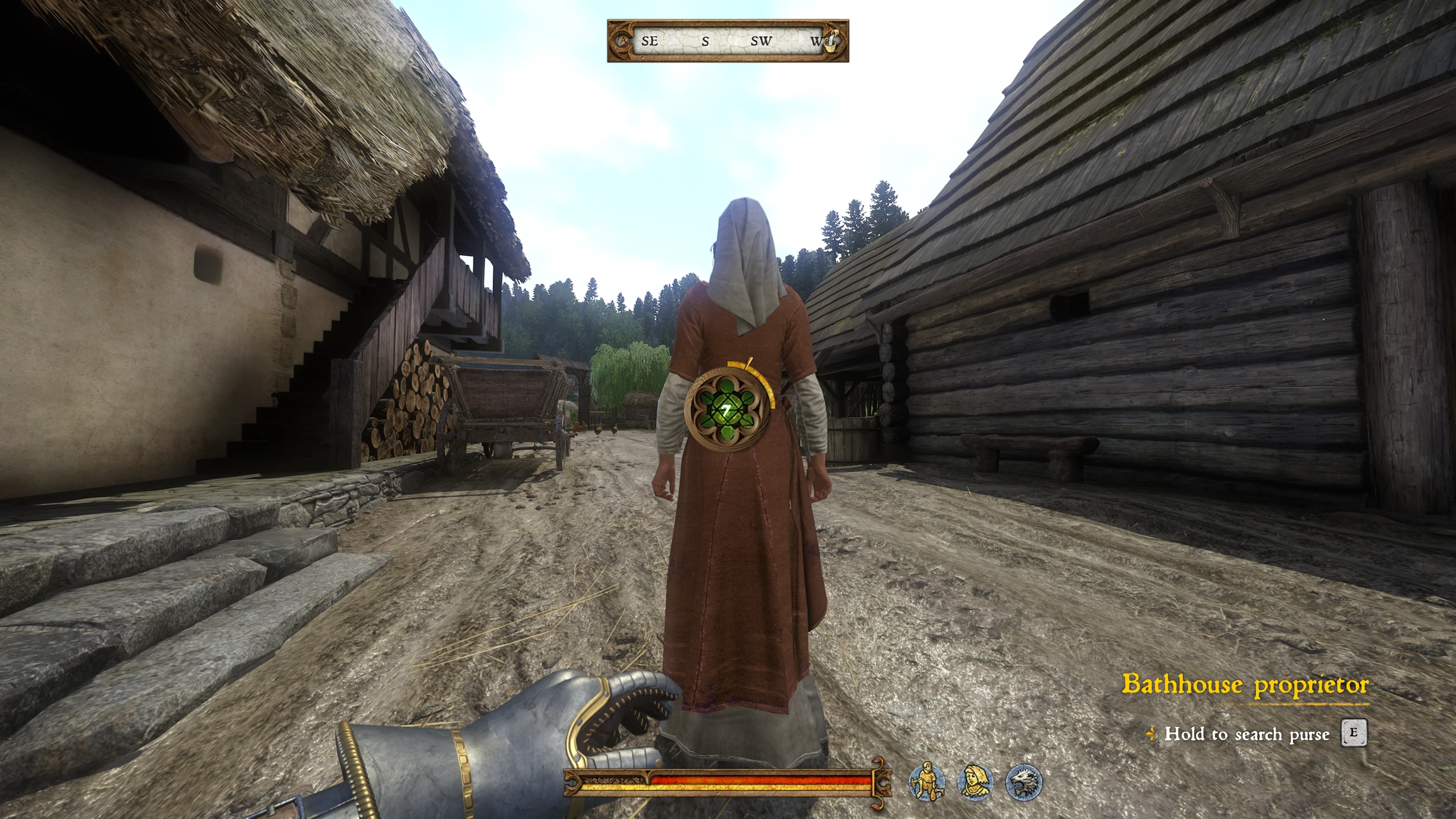Click the crouching man with dagger status icon

tap(927, 781)
